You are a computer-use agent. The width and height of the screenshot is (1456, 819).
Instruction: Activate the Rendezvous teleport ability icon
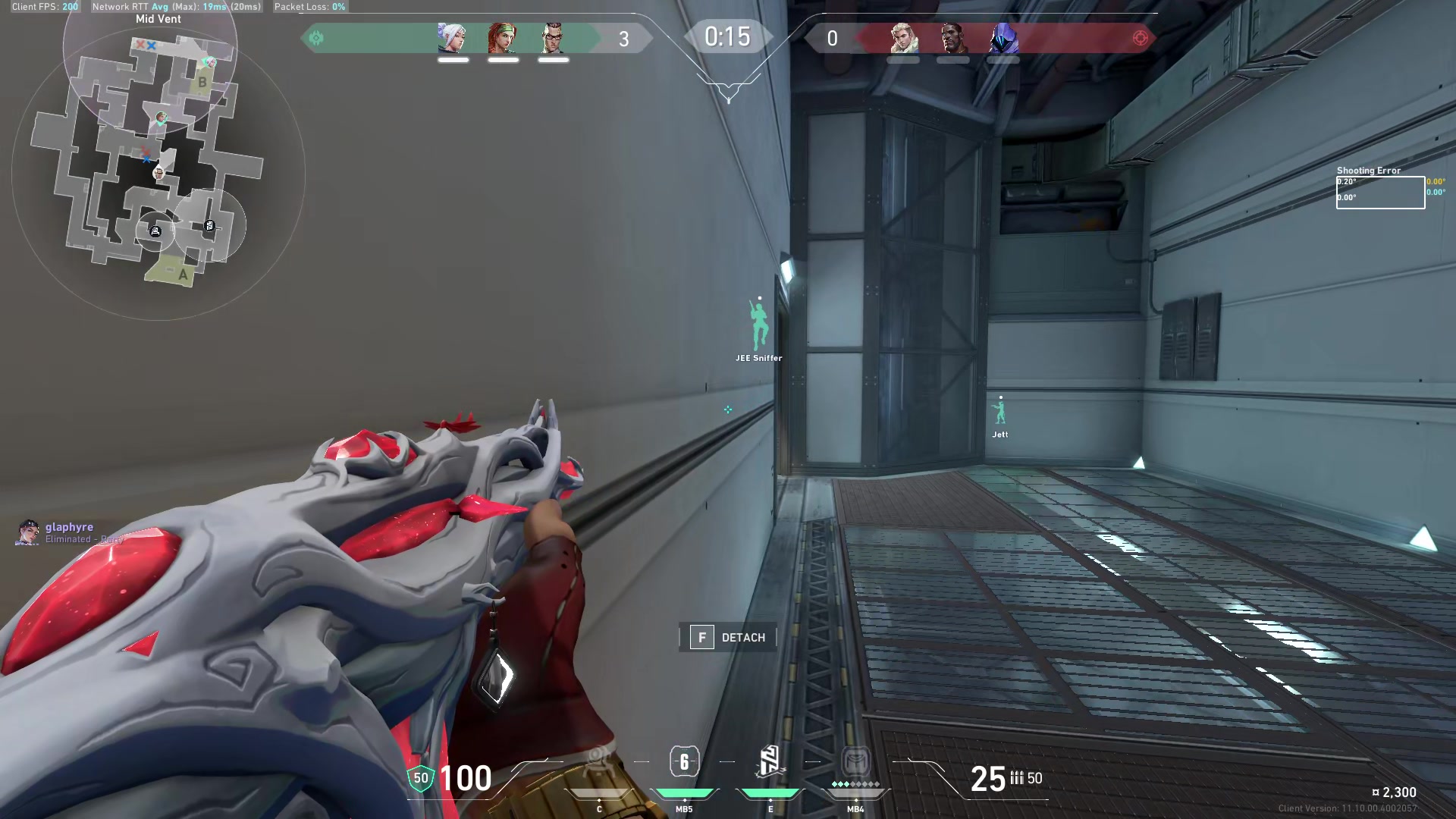(x=770, y=761)
